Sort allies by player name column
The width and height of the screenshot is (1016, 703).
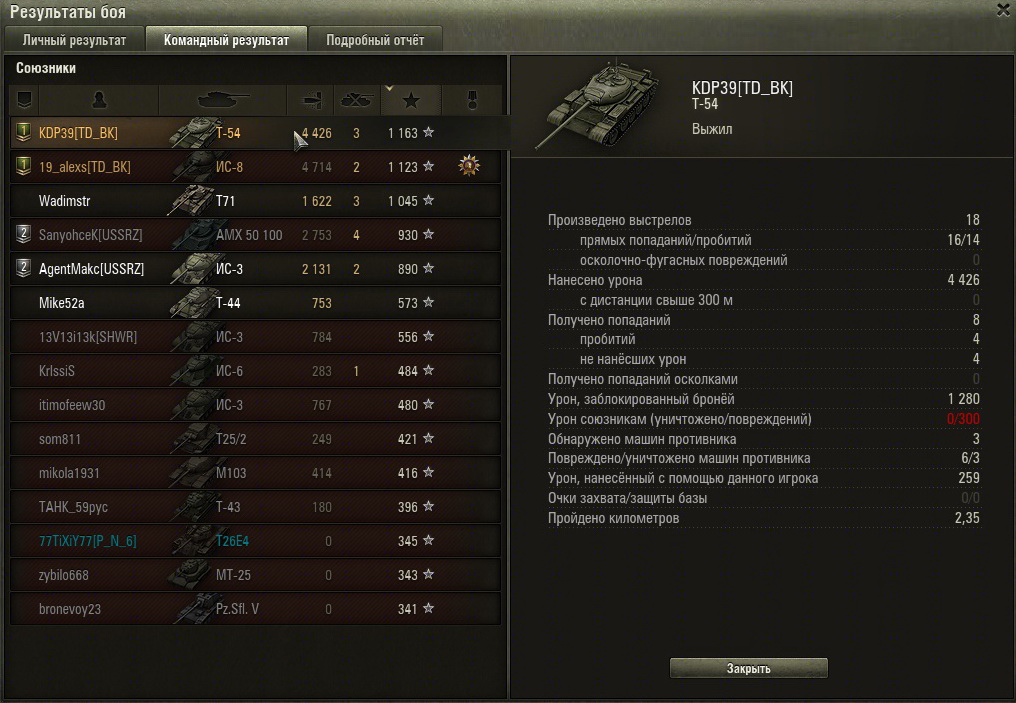98,100
